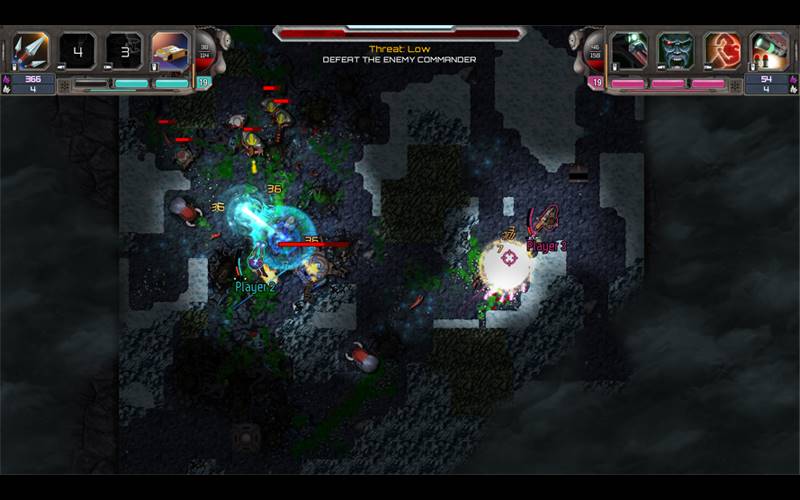Screen dimensions: 800x500
Task: Use the green flashlight turret ability
Action: 769,50
